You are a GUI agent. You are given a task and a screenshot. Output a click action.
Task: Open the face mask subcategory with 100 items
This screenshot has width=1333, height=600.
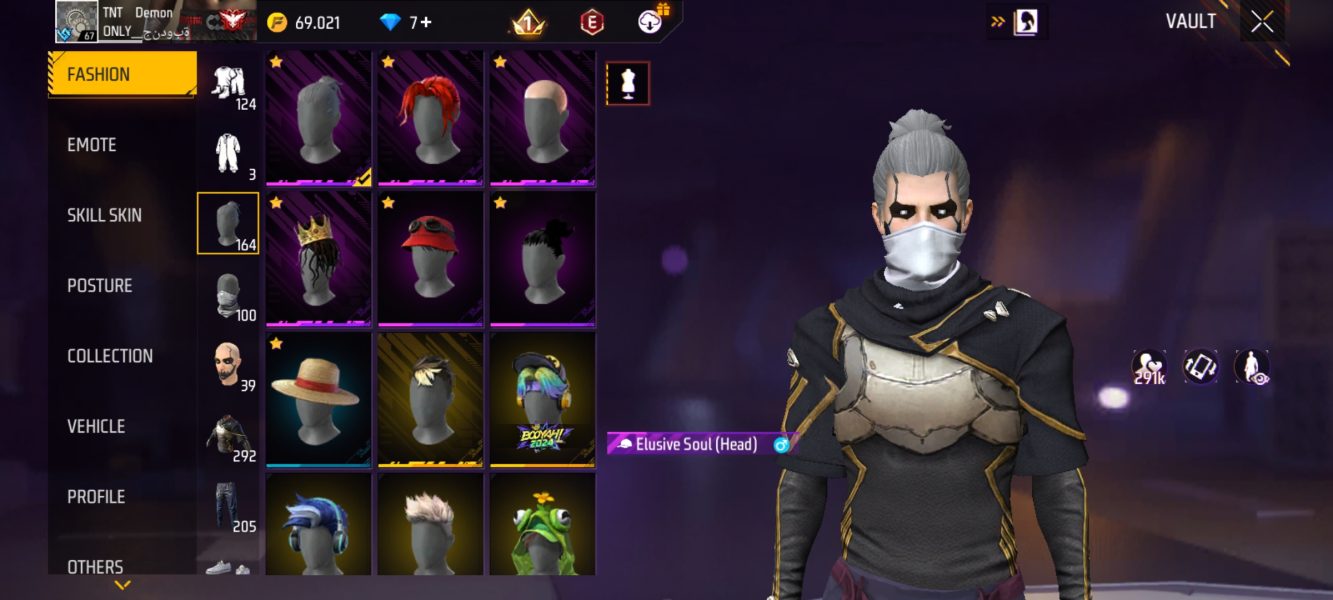pos(229,296)
